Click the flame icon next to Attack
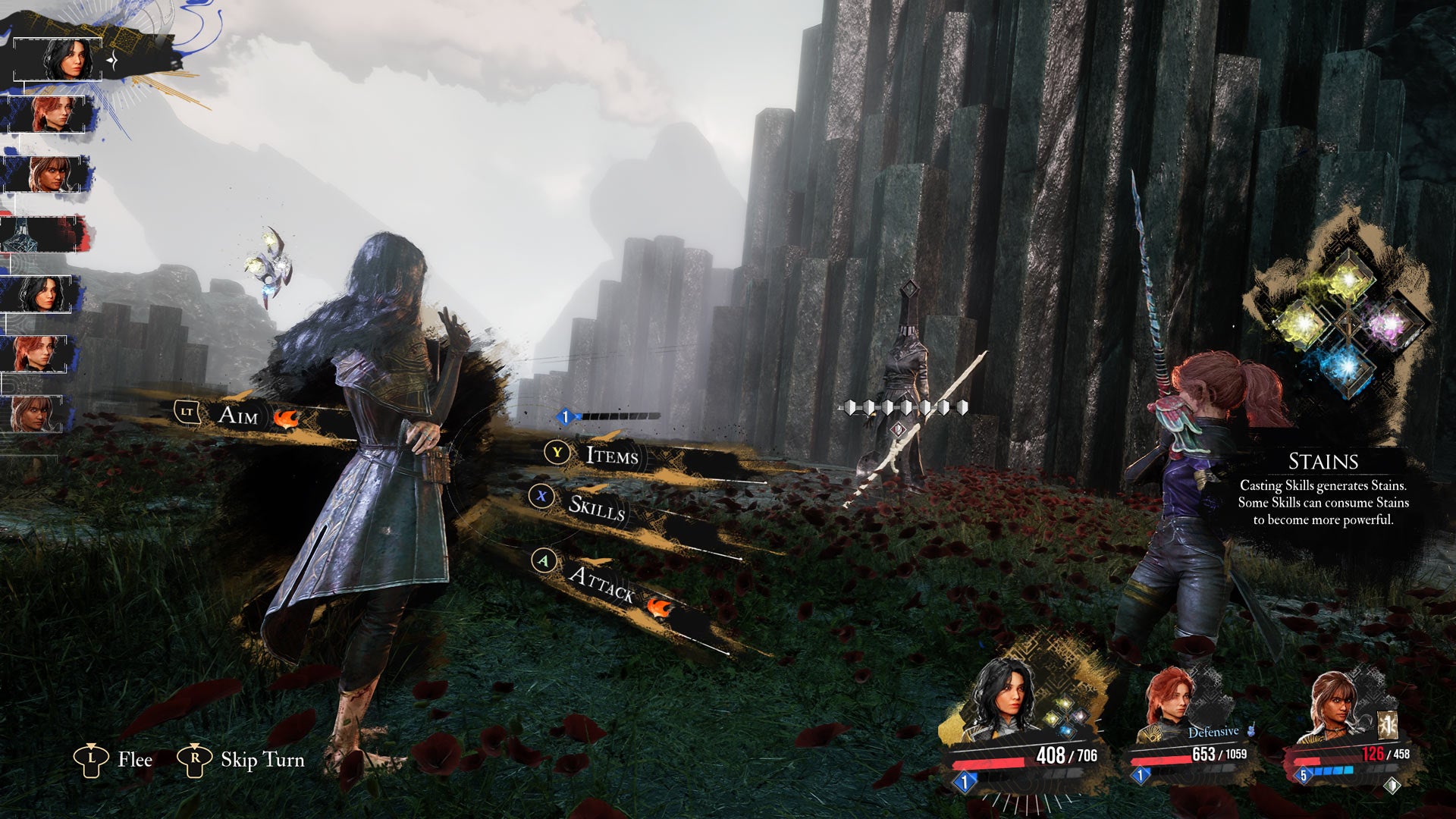The image size is (1456, 819). 658,607
